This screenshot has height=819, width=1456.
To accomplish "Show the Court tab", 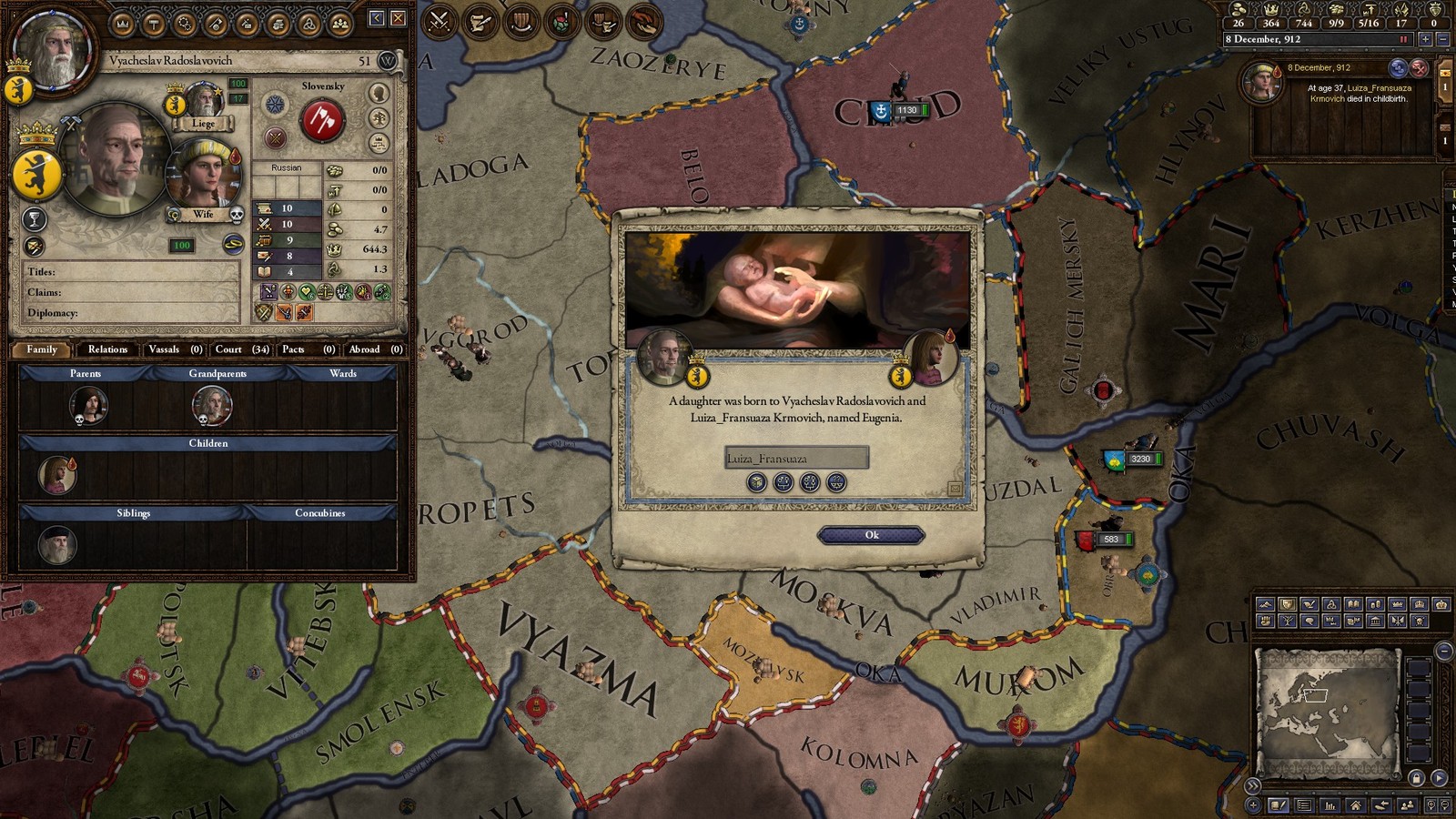I will click(x=241, y=349).
